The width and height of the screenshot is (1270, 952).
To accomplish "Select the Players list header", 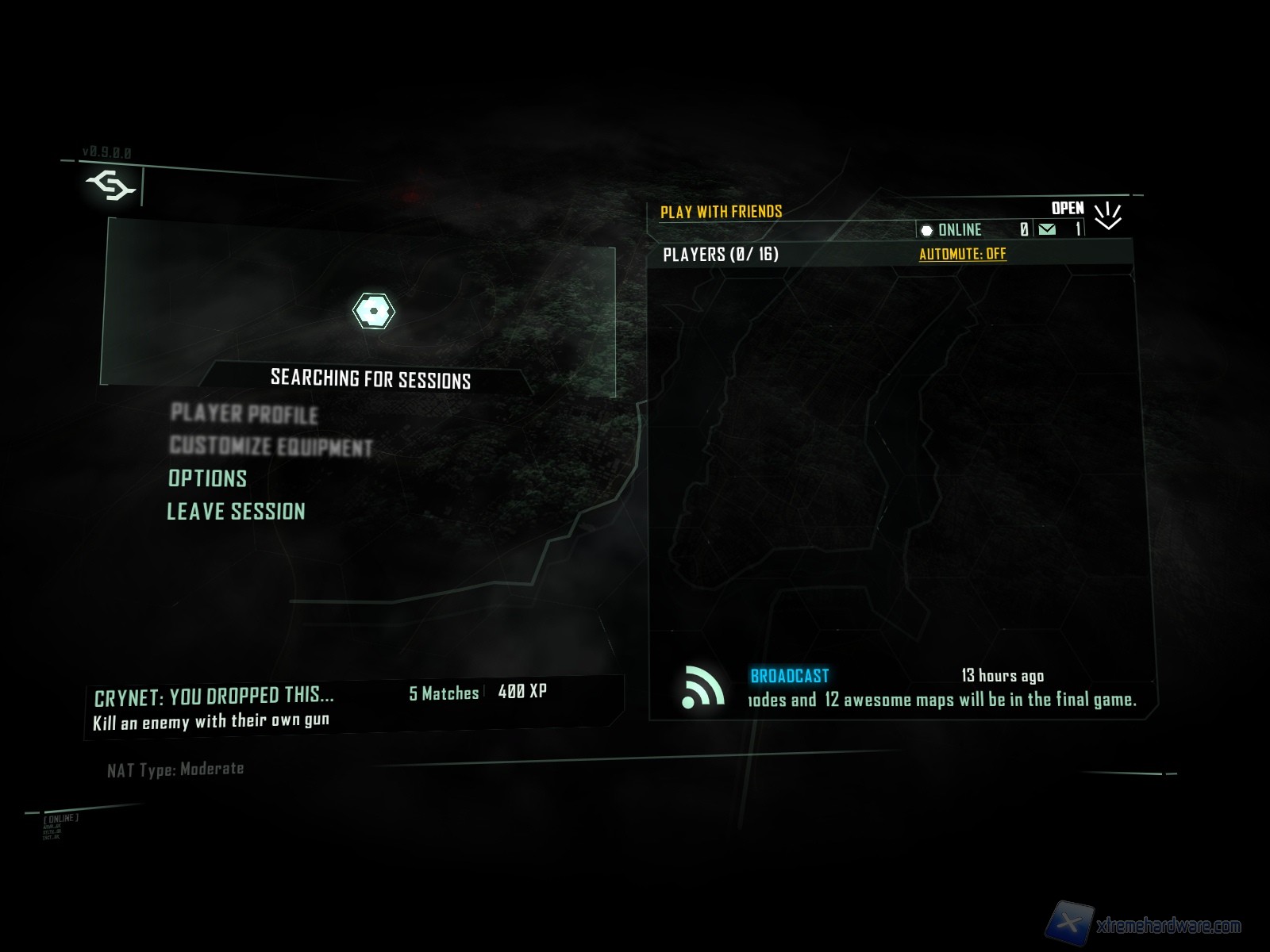I will (720, 254).
